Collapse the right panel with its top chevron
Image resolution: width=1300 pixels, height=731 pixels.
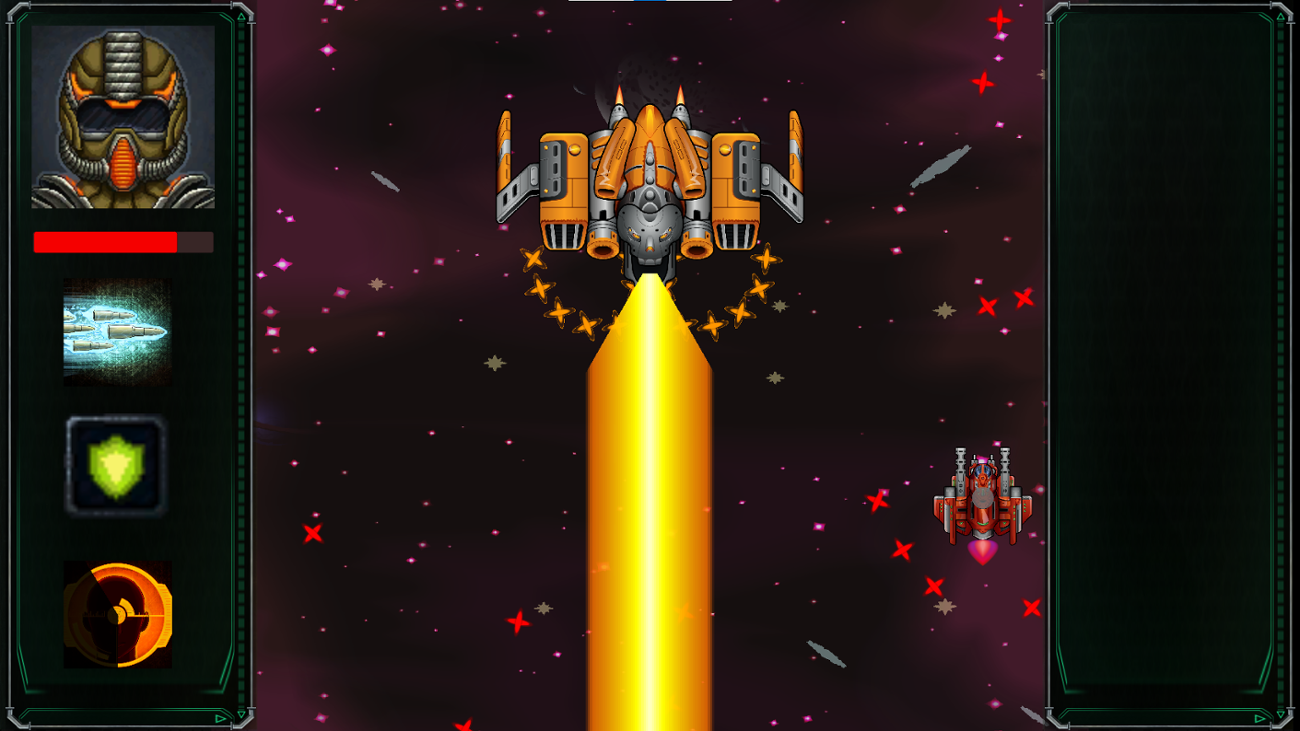point(1281,17)
